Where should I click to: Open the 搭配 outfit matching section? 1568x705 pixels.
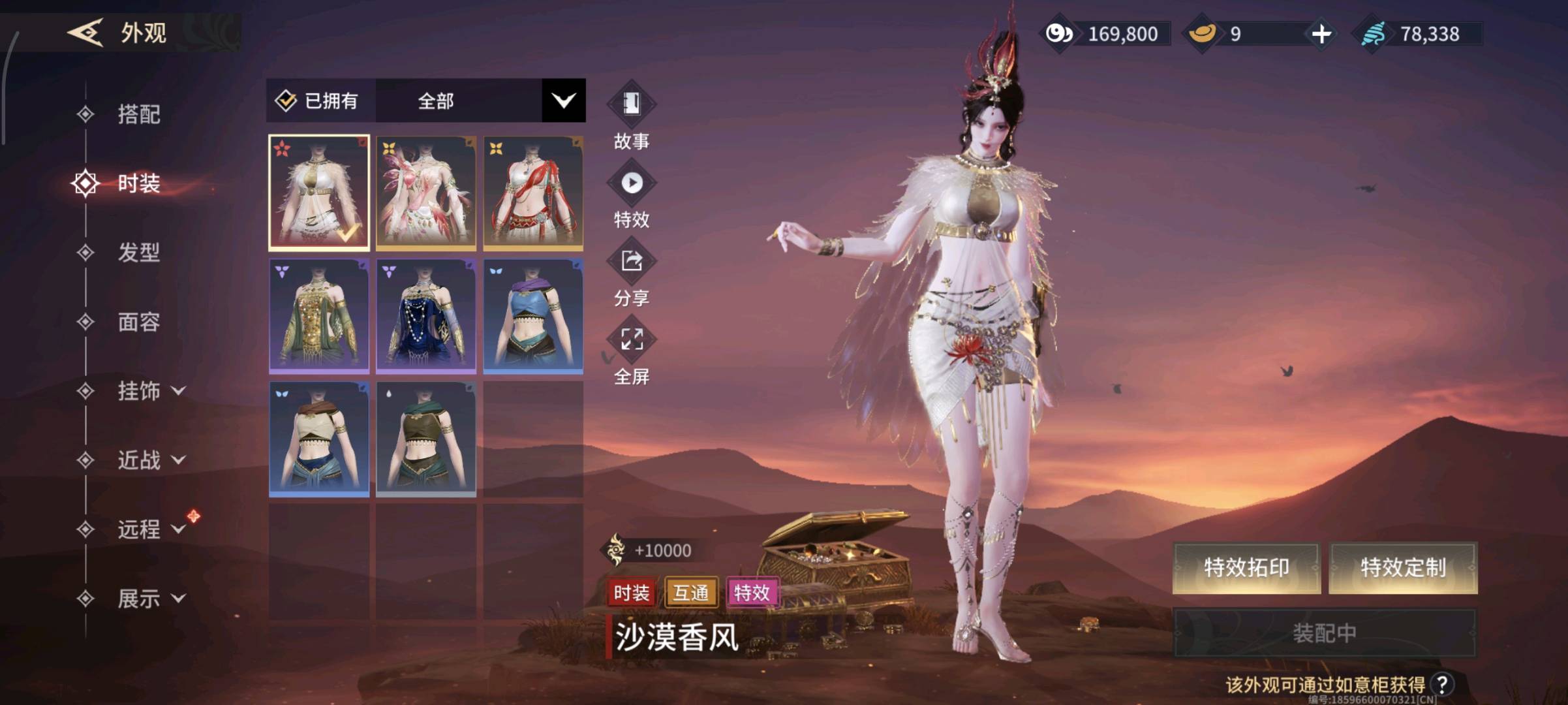pyautogui.click(x=138, y=114)
